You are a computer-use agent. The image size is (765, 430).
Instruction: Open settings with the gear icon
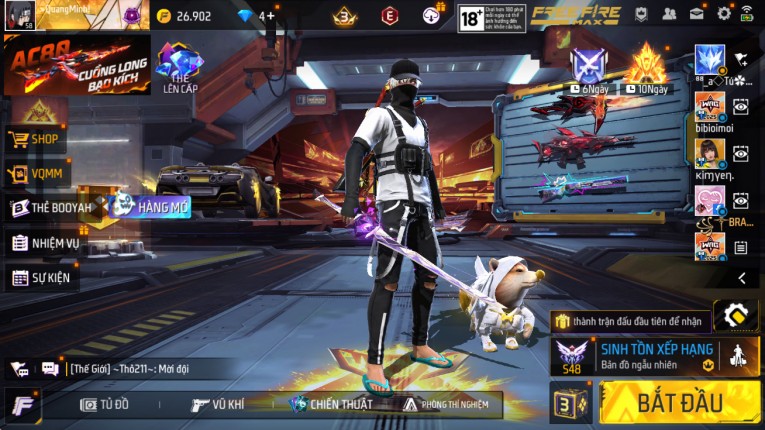[724, 15]
